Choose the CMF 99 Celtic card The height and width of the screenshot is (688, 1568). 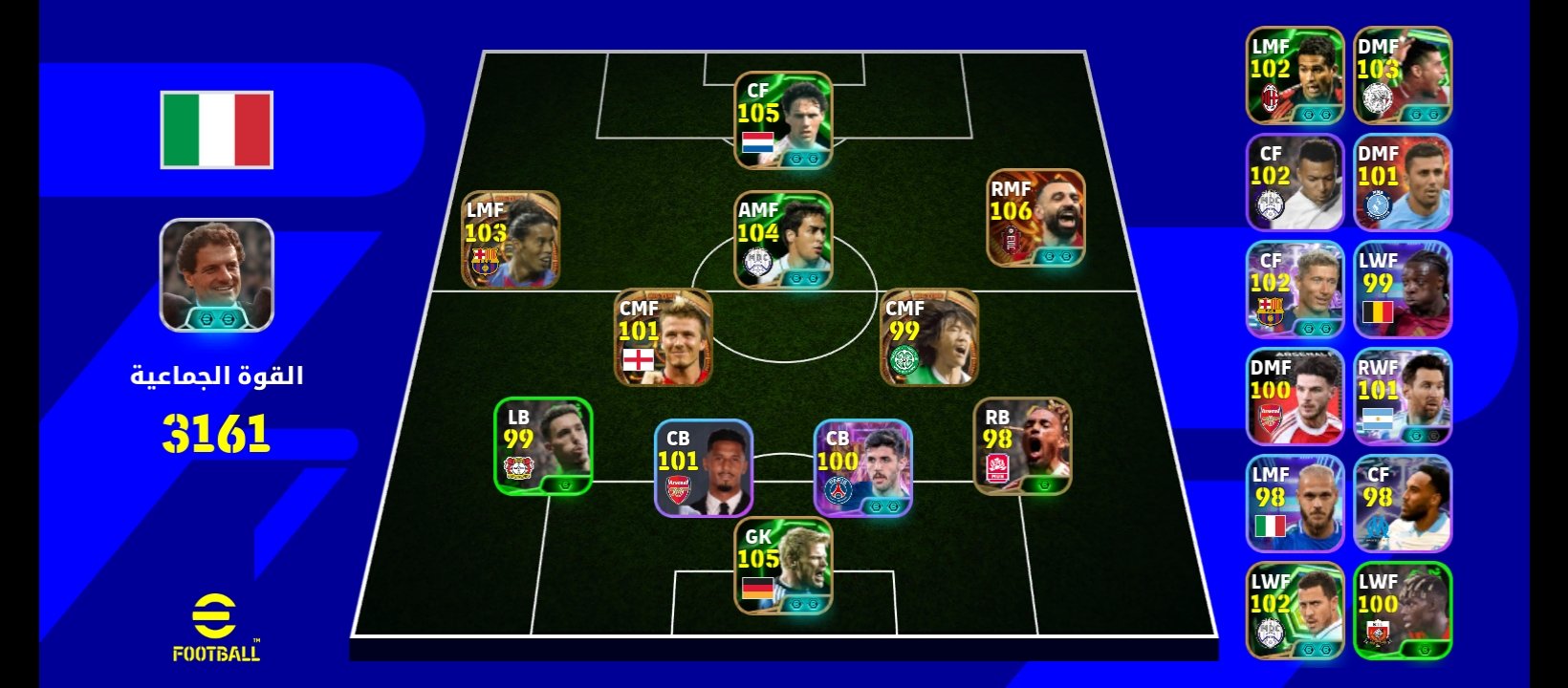point(928,338)
